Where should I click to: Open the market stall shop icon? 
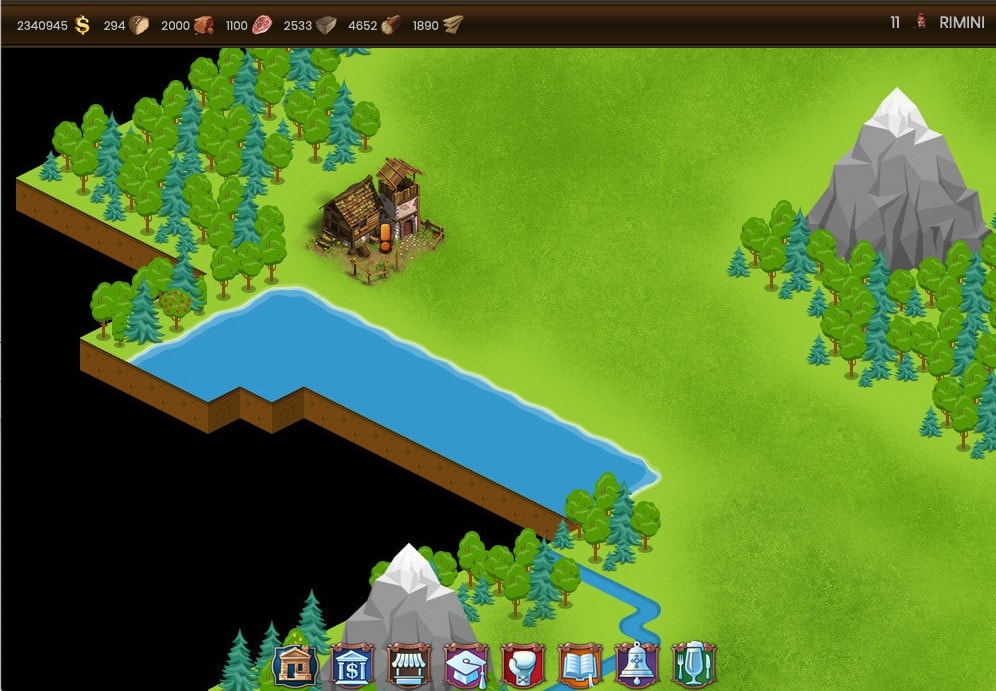tap(408, 664)
